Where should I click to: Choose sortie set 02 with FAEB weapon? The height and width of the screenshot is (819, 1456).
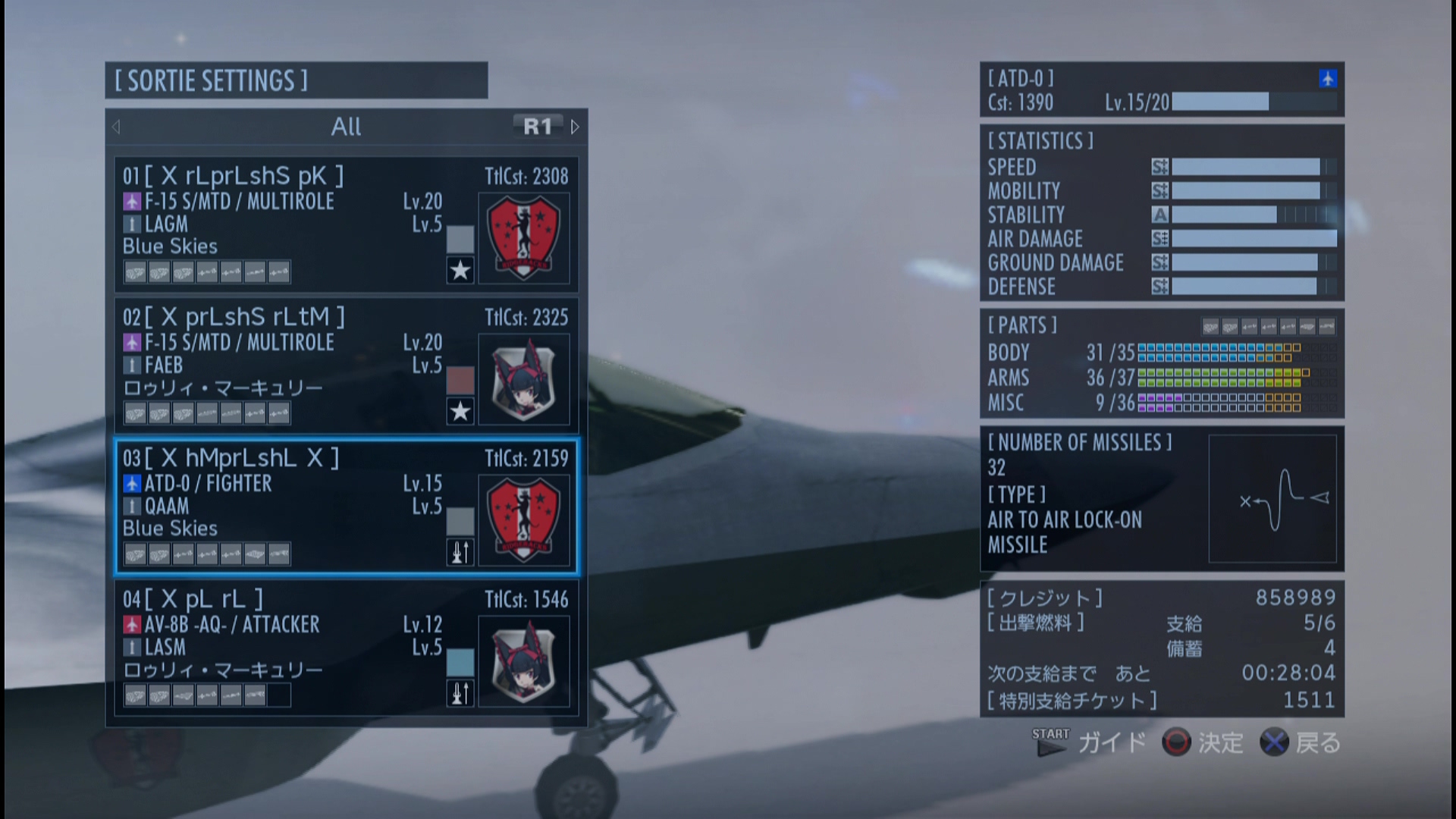(x=346, y=366)
